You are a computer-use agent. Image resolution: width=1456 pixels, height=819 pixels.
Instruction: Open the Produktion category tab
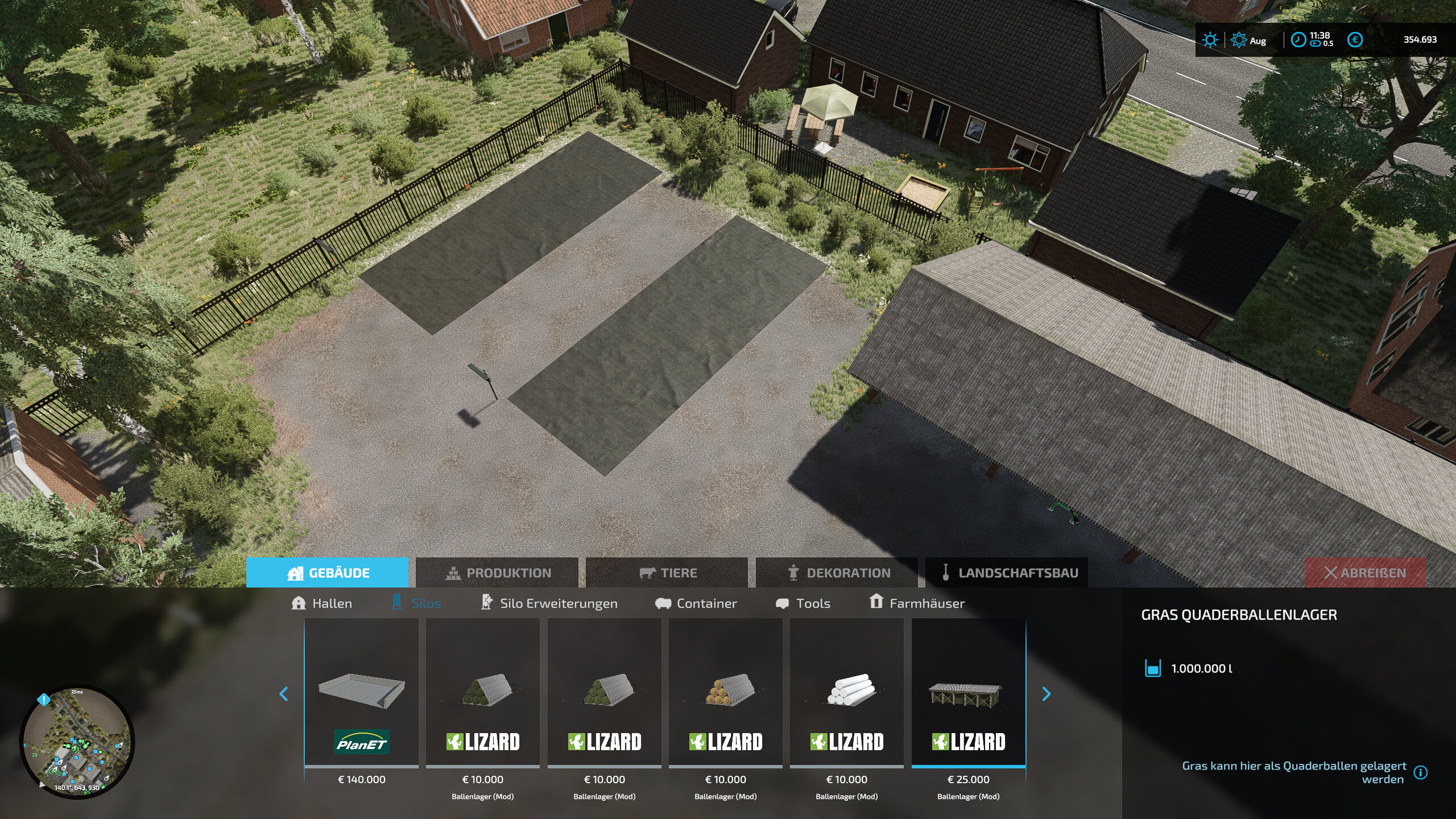pos(498,573)
